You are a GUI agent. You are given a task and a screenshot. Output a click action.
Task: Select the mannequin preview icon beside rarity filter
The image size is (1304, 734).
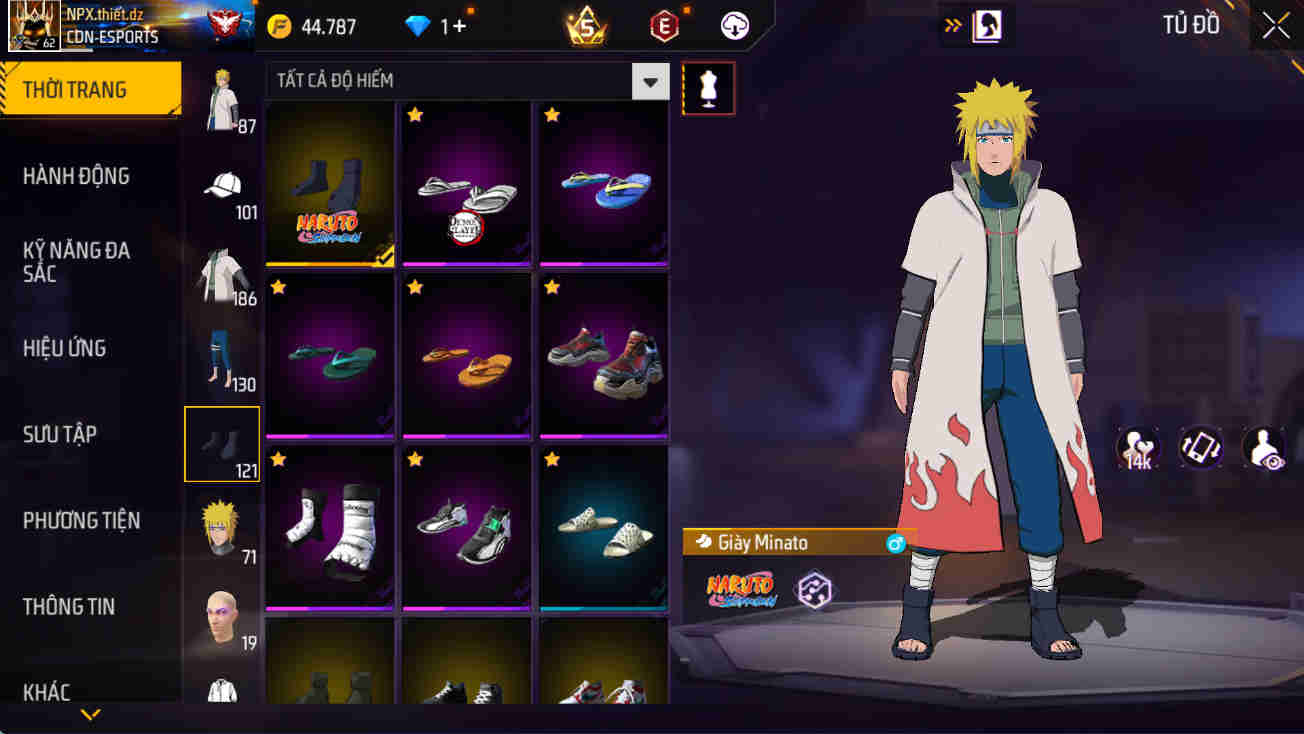click(708, 88)
